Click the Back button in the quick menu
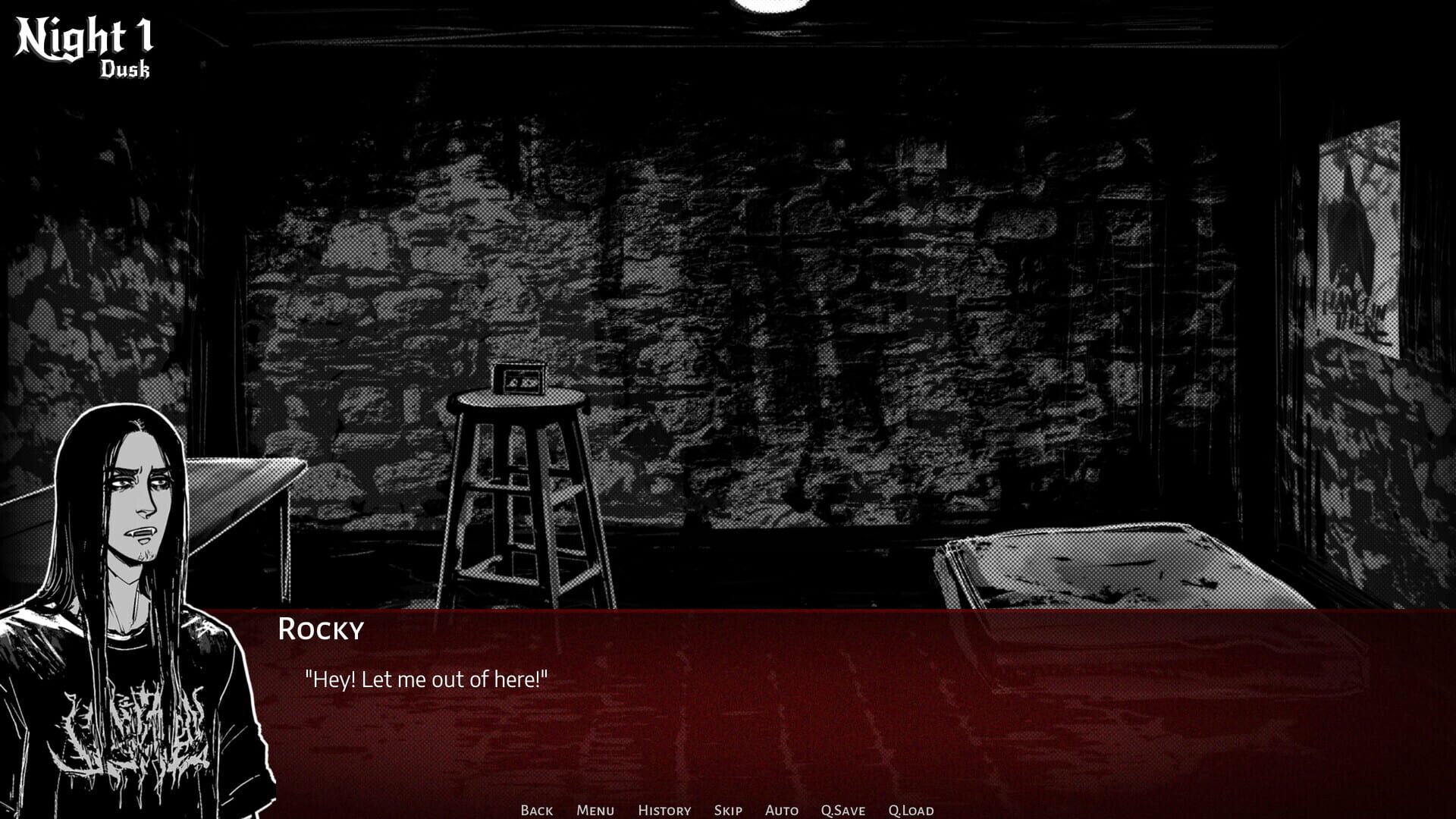 point(536,810)
